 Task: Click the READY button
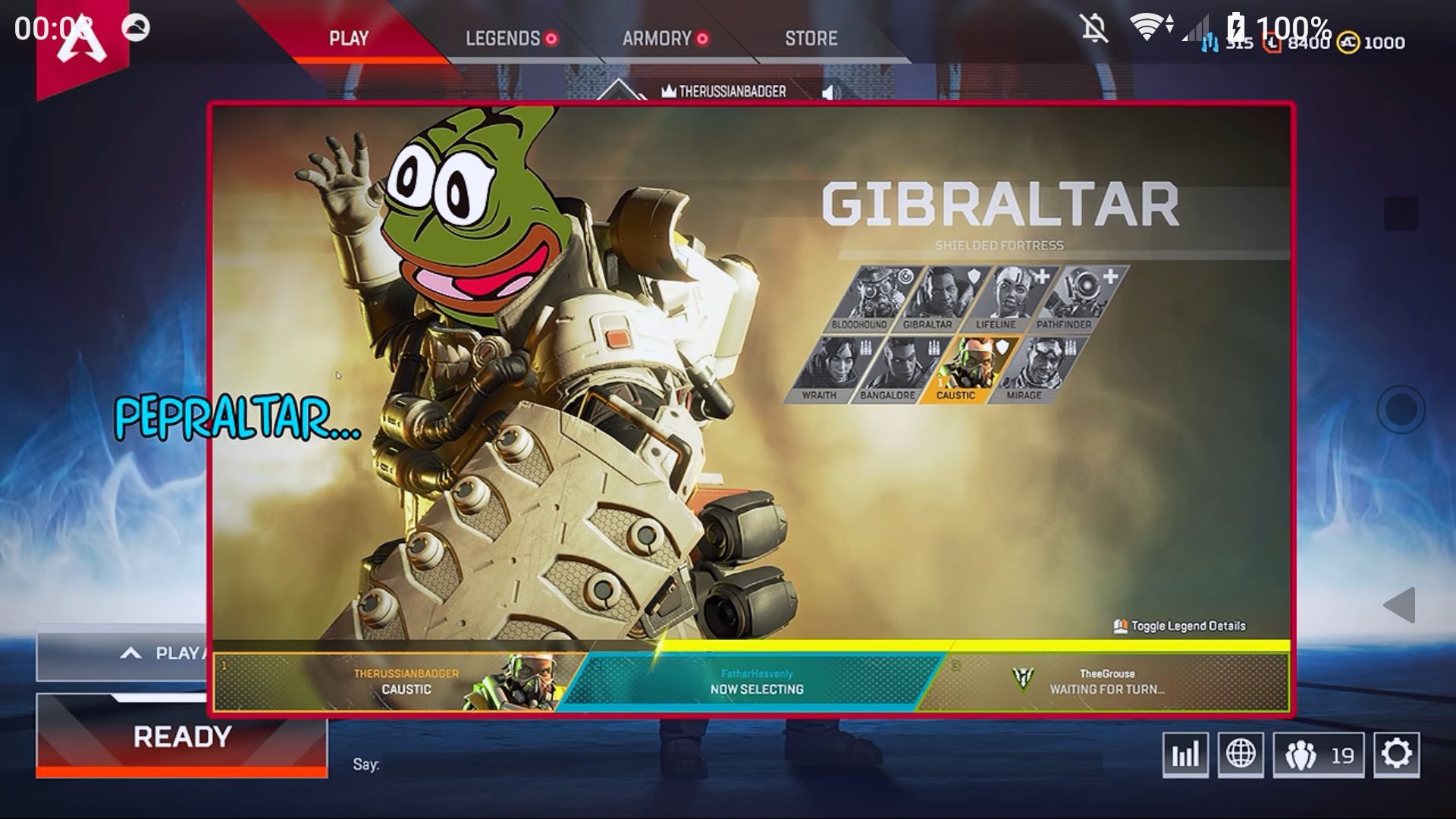click(x=182, y=736)
